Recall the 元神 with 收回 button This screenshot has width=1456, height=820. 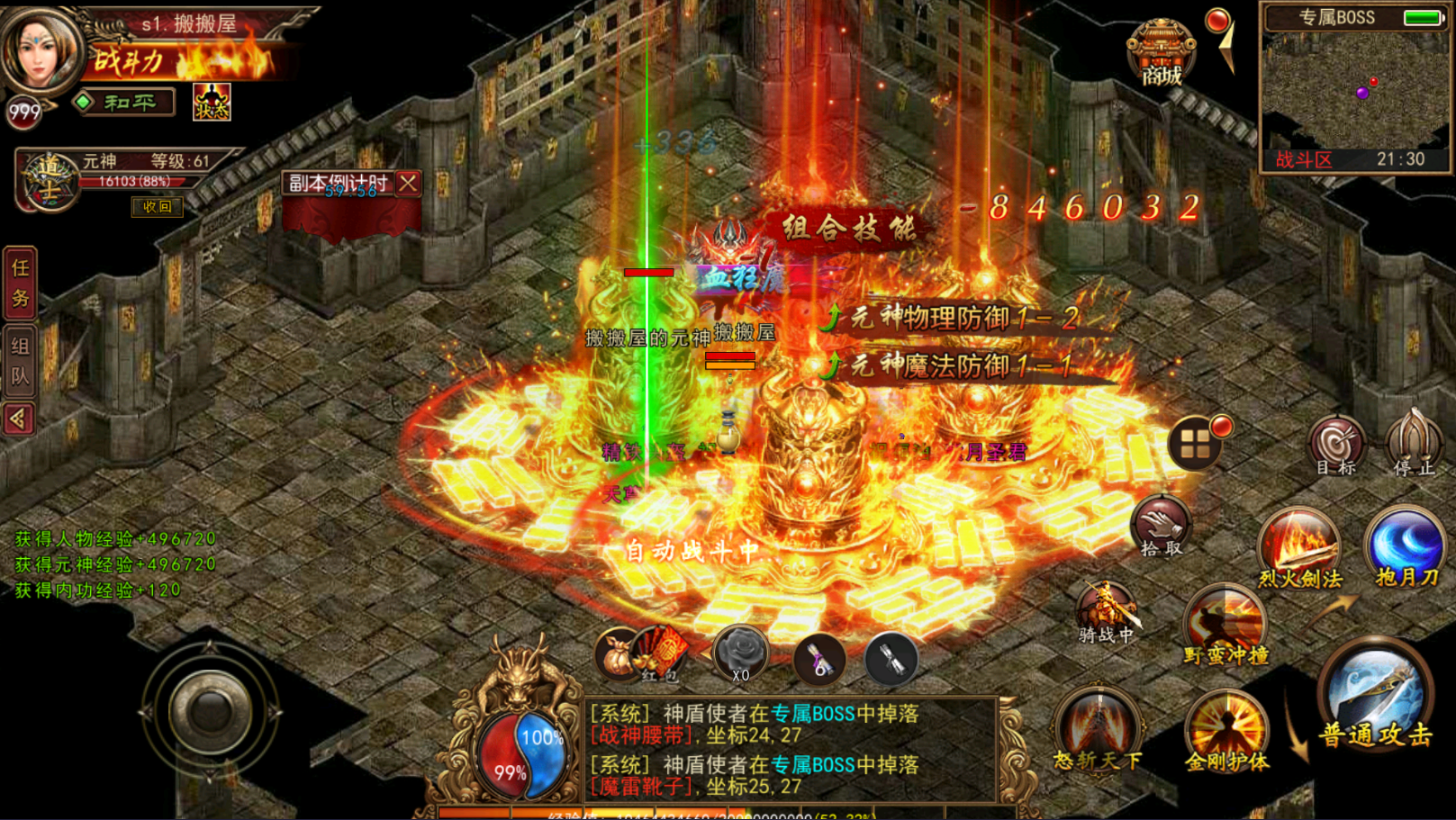157,207
